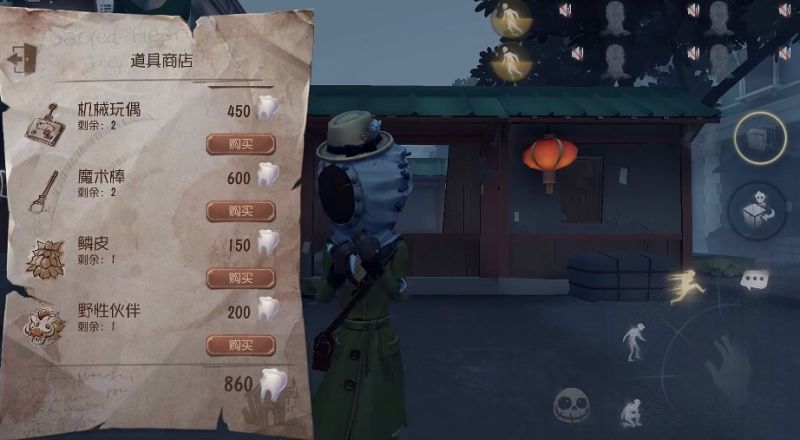Tap the skull face emote button

click(574, 406)
